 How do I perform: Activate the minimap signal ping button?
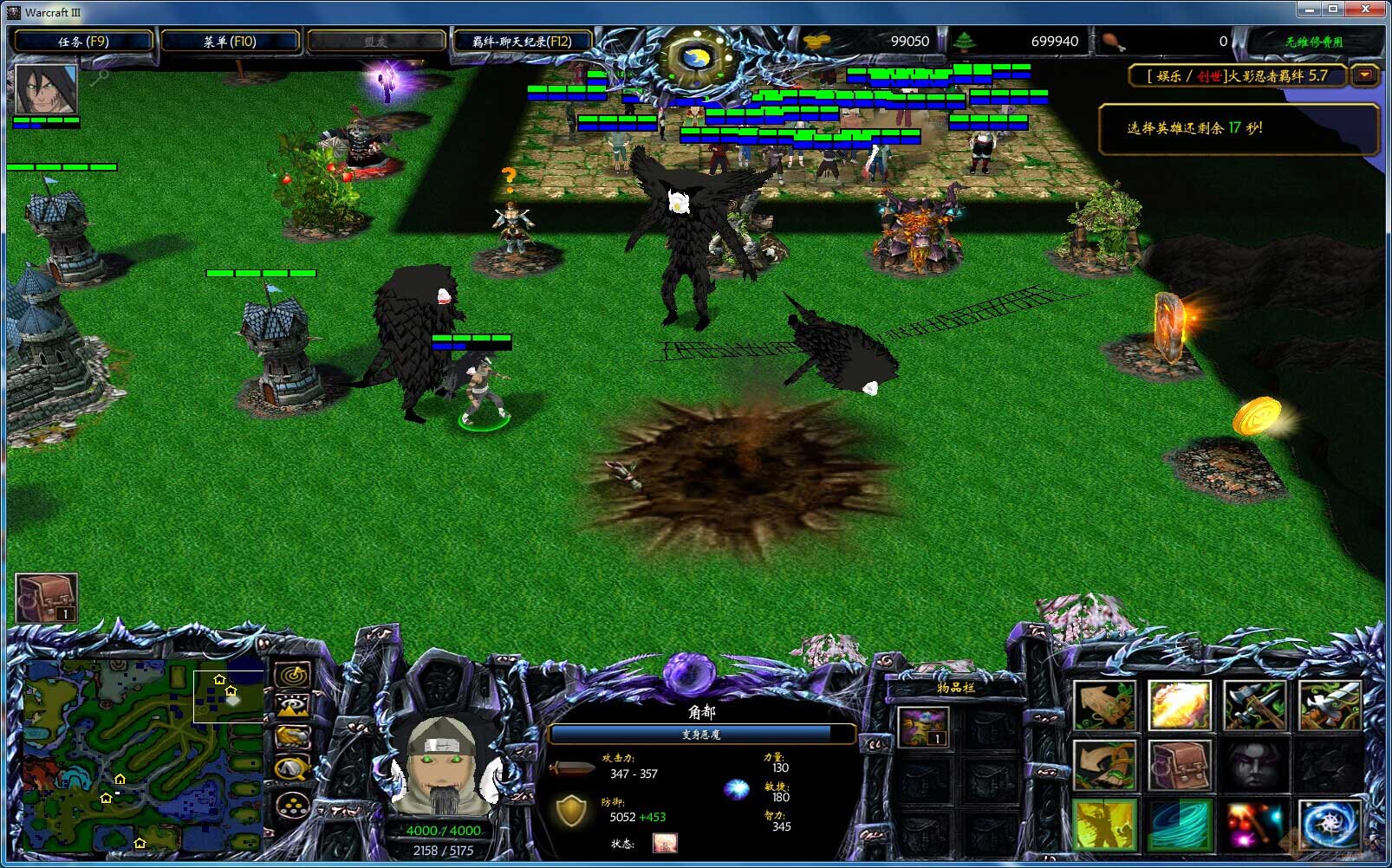tap(295, 675)
